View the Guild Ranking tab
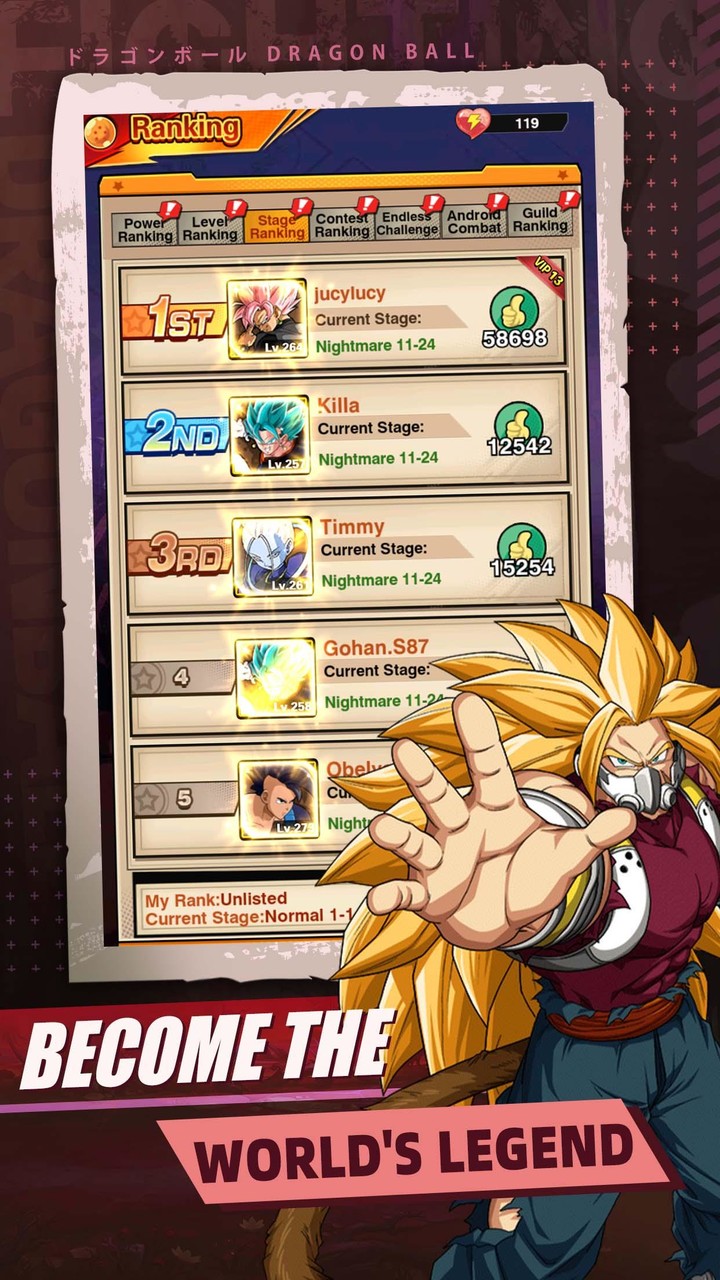 540,219
